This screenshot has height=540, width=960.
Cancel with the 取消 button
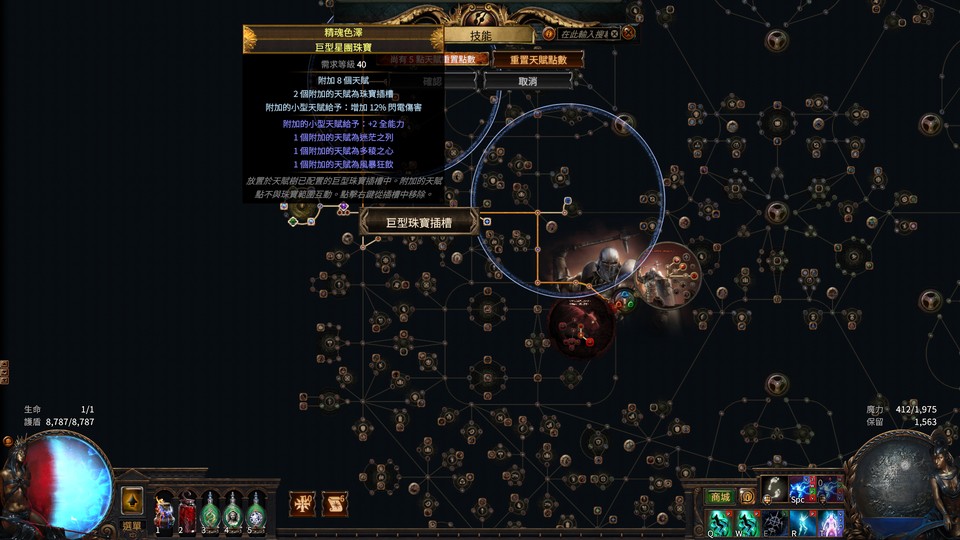tap(528, 81)
